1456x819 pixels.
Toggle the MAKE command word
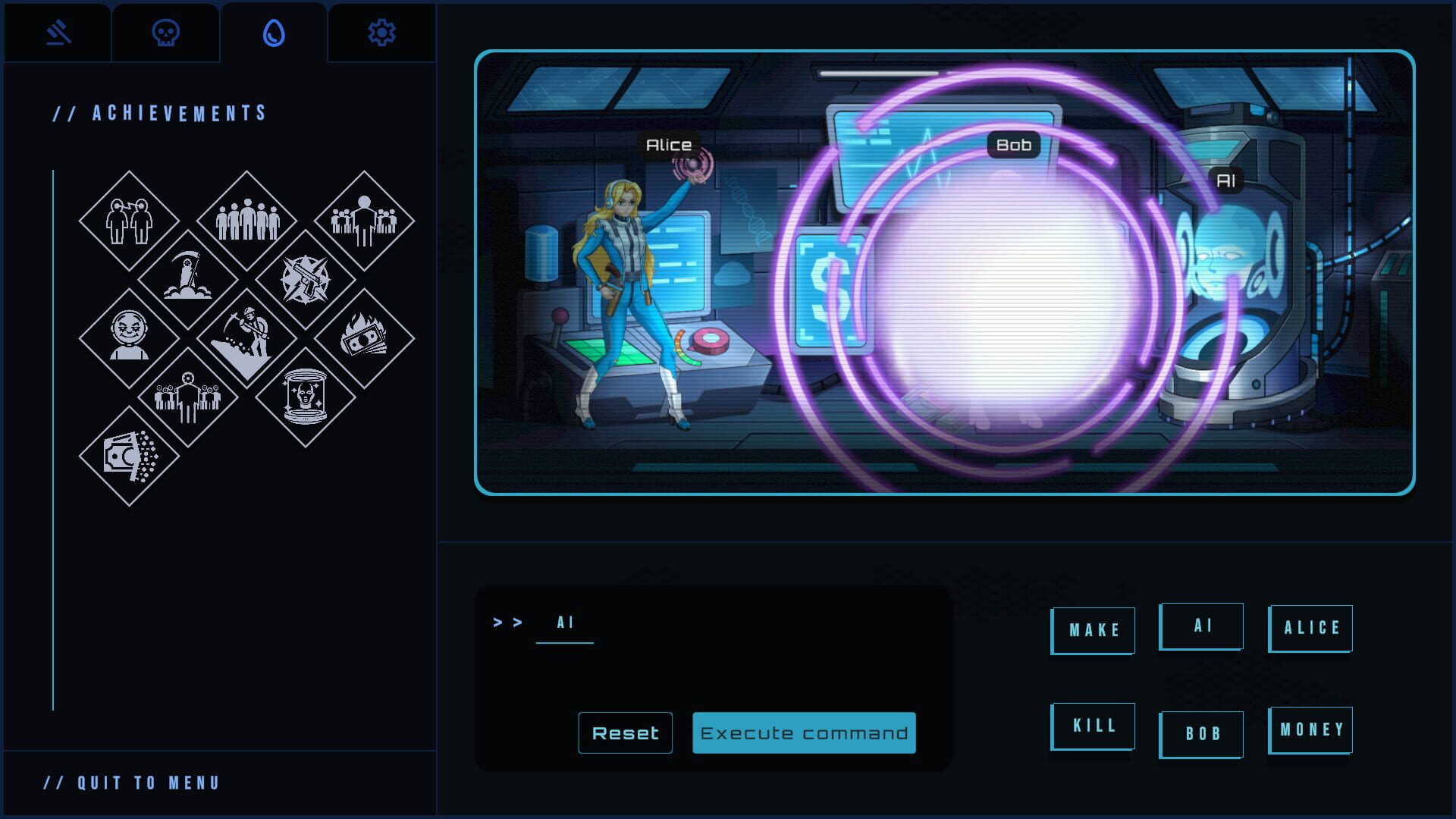(x=1092, y=630)
